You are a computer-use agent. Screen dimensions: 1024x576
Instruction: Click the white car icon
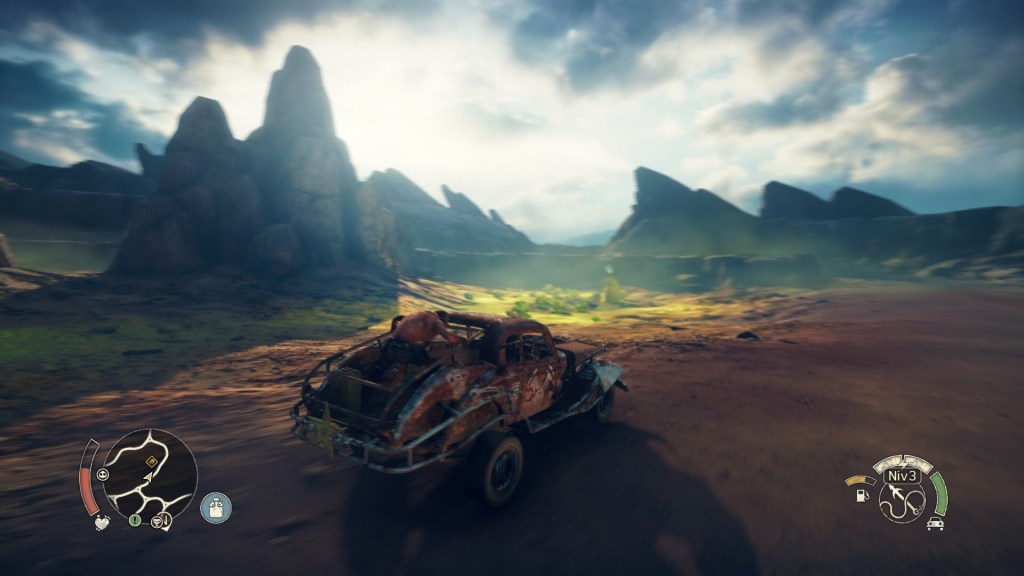tap(935, 523)
